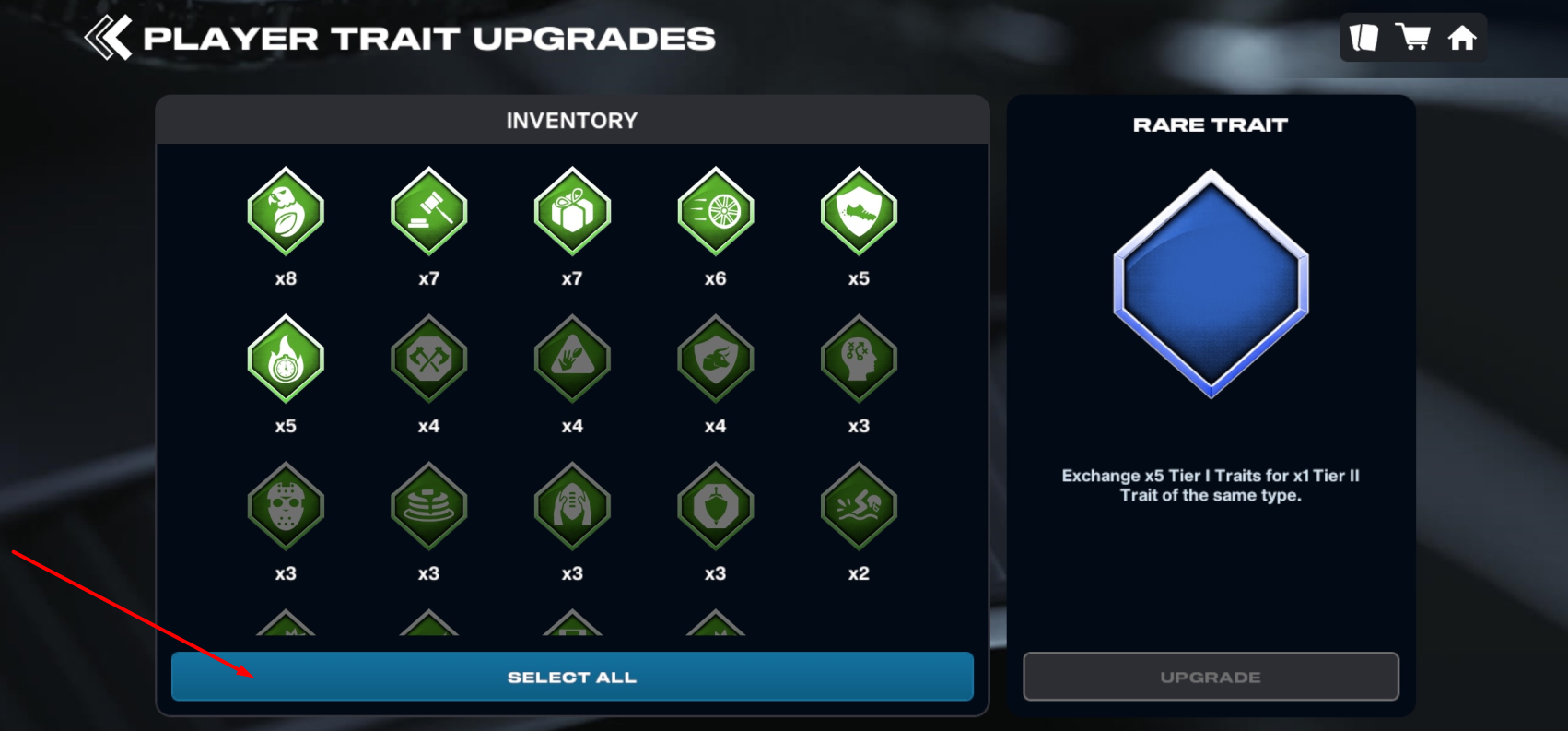Select the bull shield trait
Image resolution: width=1568 pixels, height=731 pixels.
pos(716,359)
